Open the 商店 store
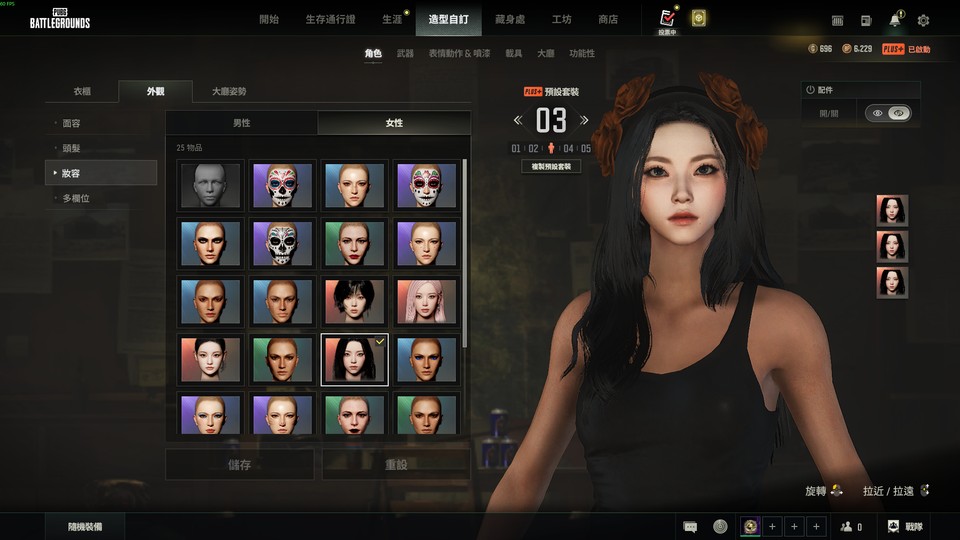The image size is (960, 540). pos(607,19)
